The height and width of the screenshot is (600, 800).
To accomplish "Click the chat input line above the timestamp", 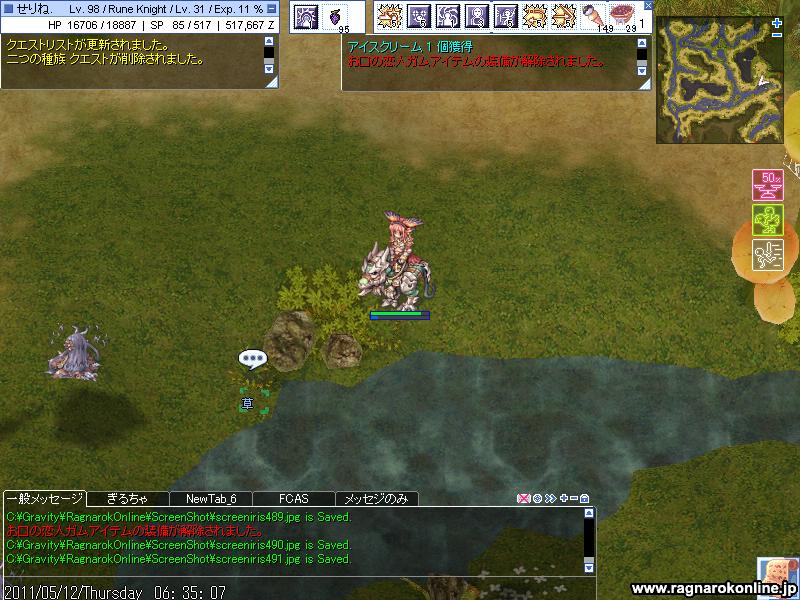I will (290, 575).
